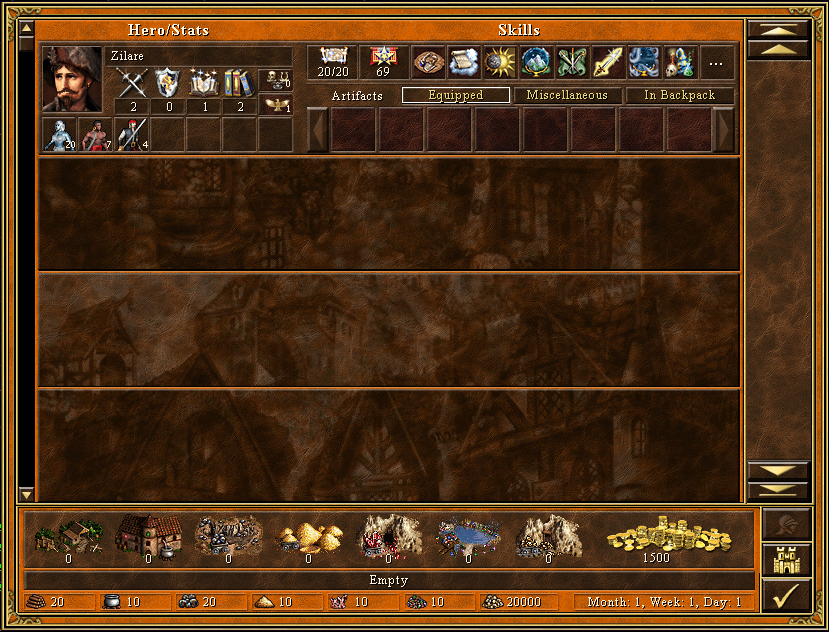This screenshot has width=829, height=632.
Task: Jump to top of list with barred arrow
Action: (778, 30)
